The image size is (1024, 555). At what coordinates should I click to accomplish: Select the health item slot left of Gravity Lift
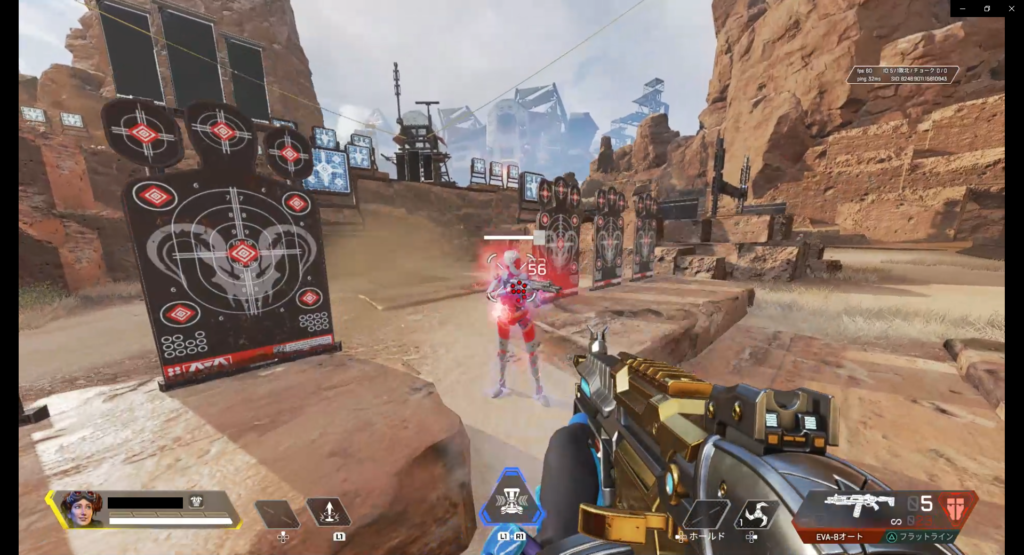point(277,515)
